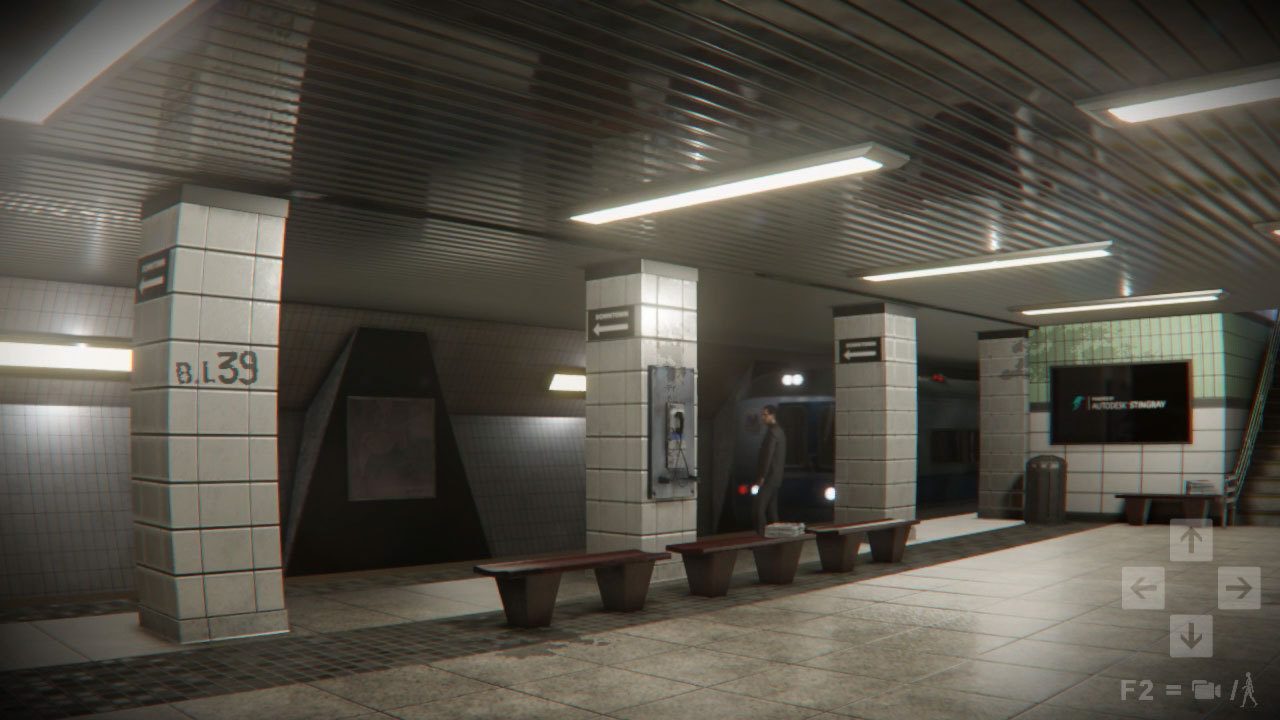Screen dimensions: 1280x720
Task: Click the down arrow to move backward
Action: click(x=1192, y=635)
